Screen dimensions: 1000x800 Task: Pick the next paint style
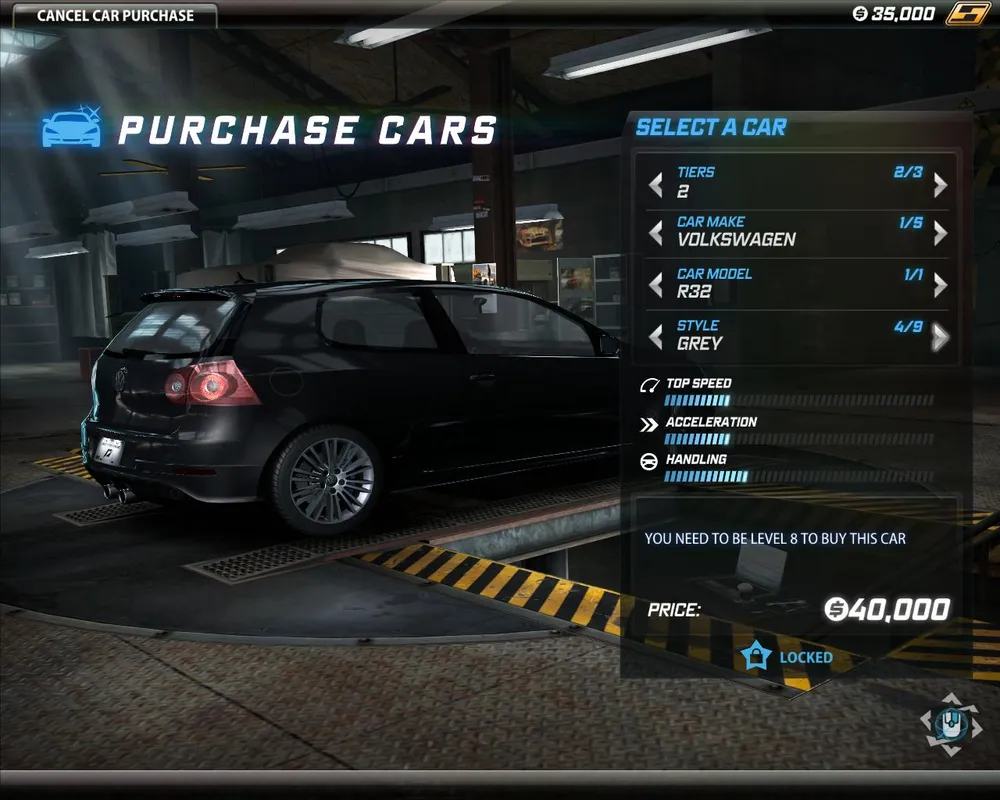(x=940, y=337)
